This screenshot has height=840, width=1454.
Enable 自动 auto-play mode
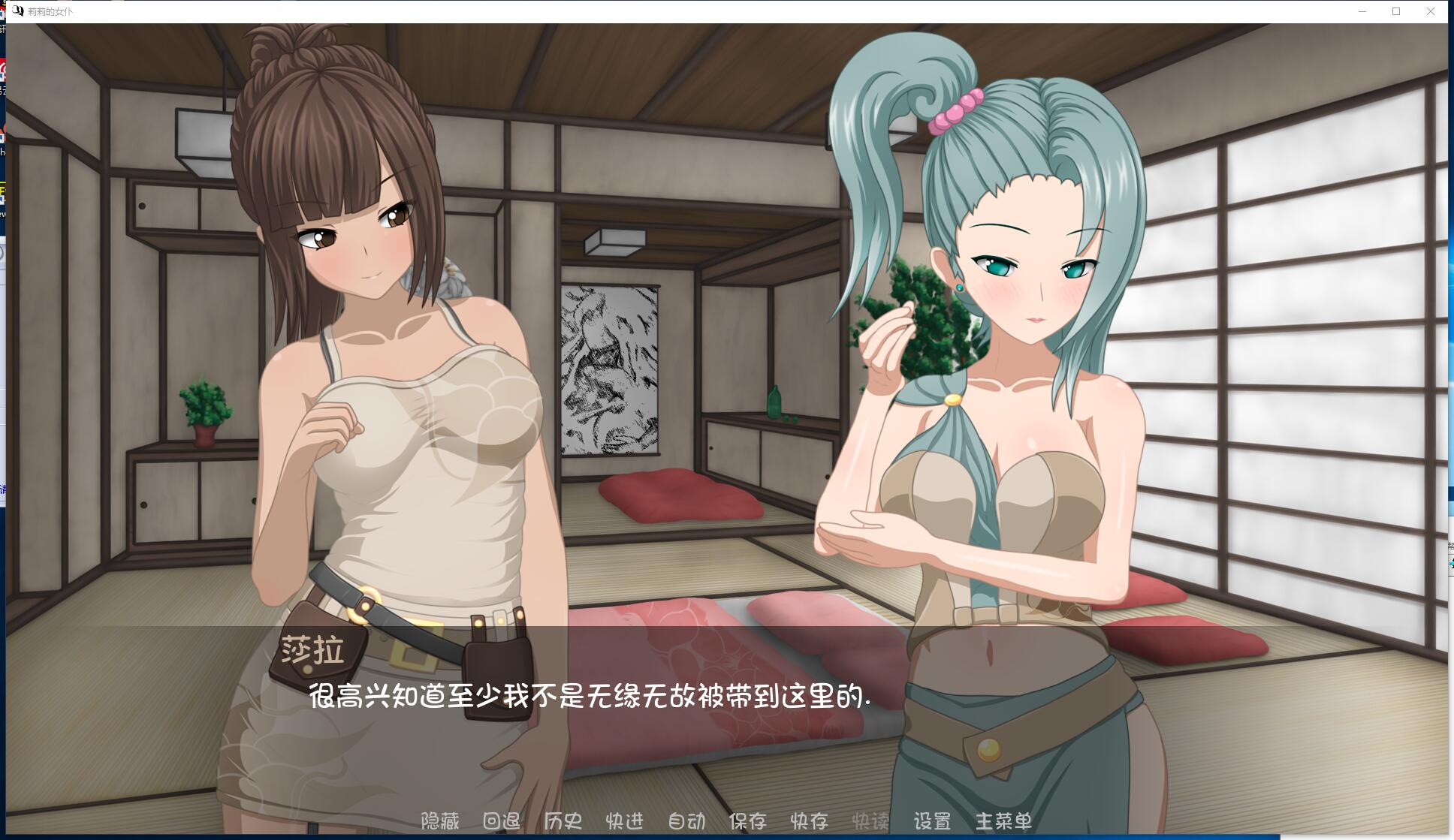[x=686, y=822]
